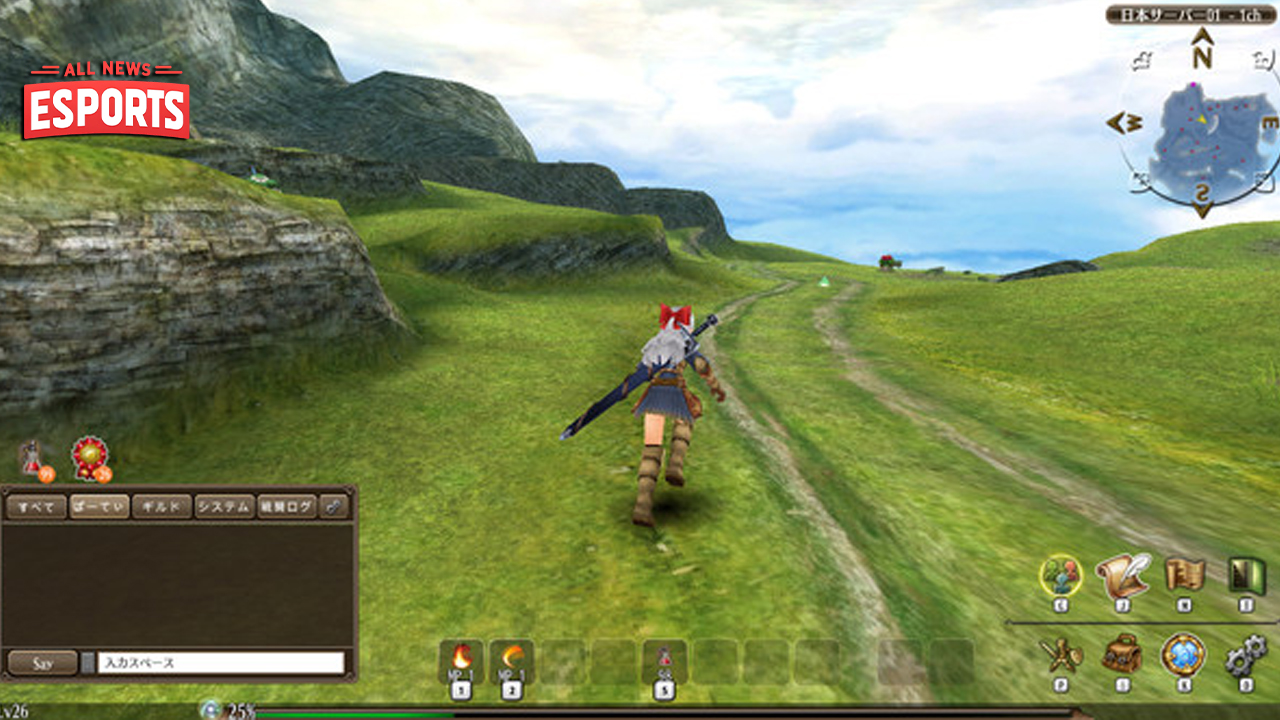
Task: Open the equipment crossed-weapons icon
Action: [x=1062, y=655]
